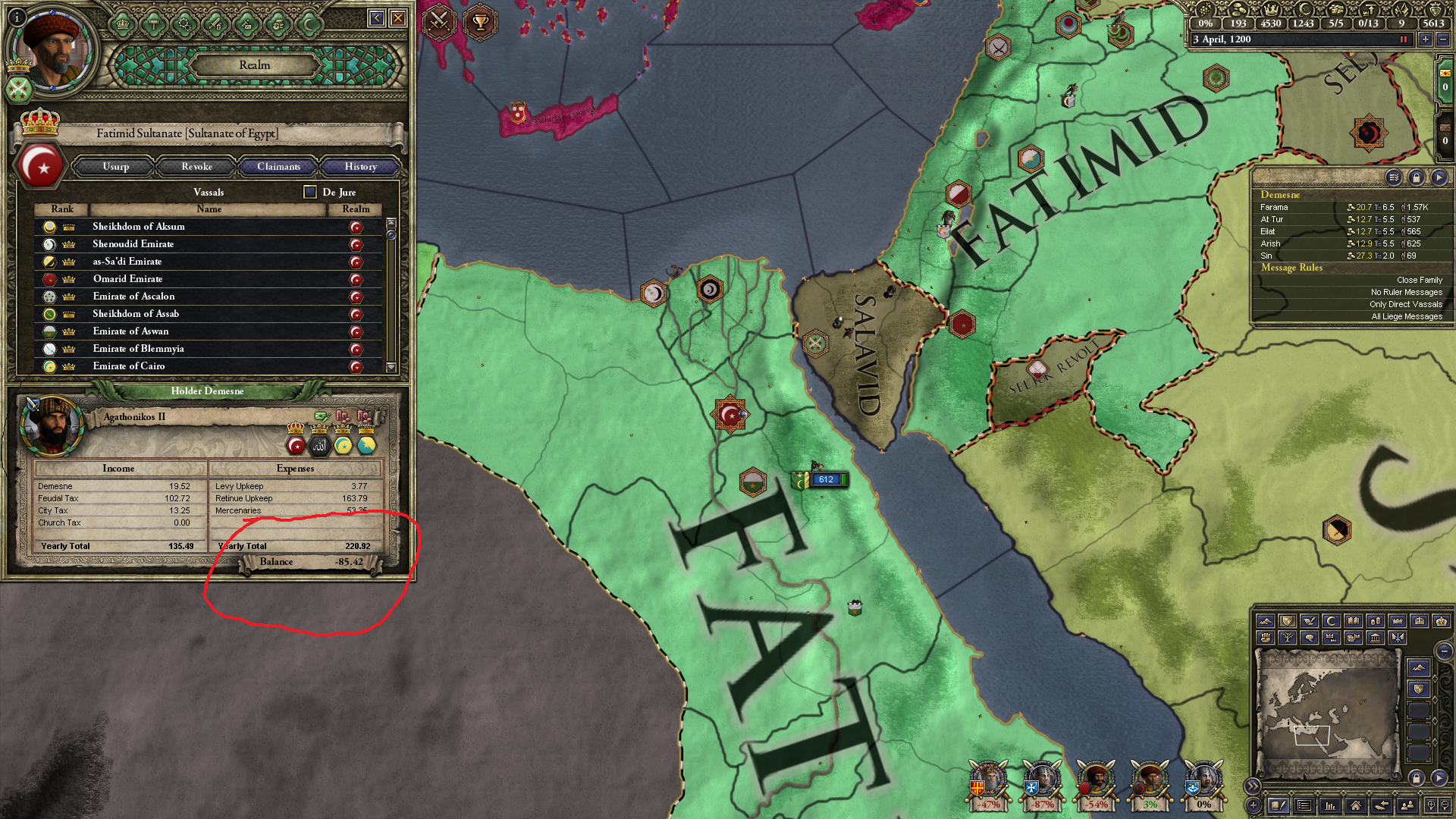Select the Emirate of Cairo vassal entry
Image resolution: width=1456 pixels, height=819 pixels.
pyautogui.click(x=130, y=366)
